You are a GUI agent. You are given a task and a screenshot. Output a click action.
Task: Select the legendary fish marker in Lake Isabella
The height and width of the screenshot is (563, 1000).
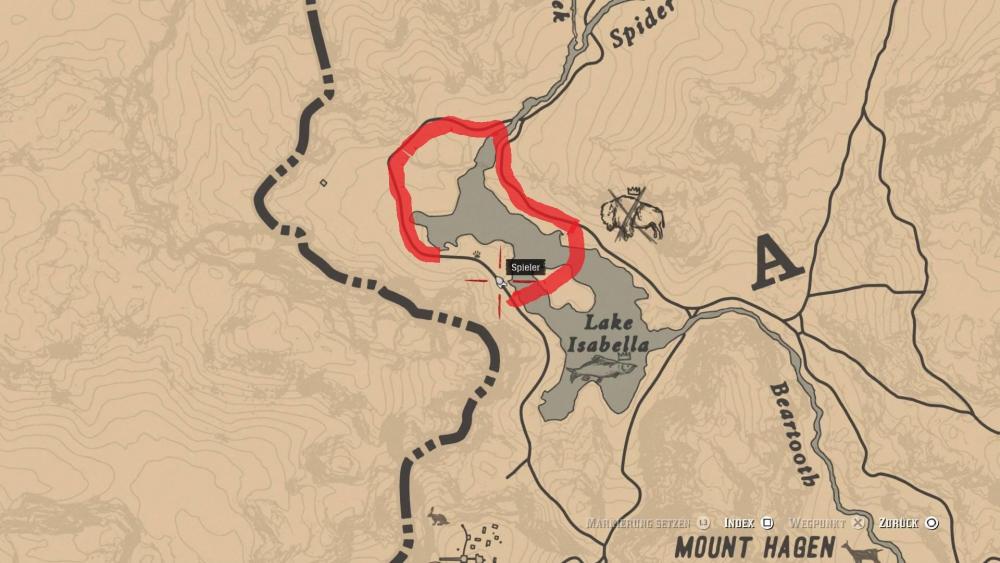click(601, 368)
